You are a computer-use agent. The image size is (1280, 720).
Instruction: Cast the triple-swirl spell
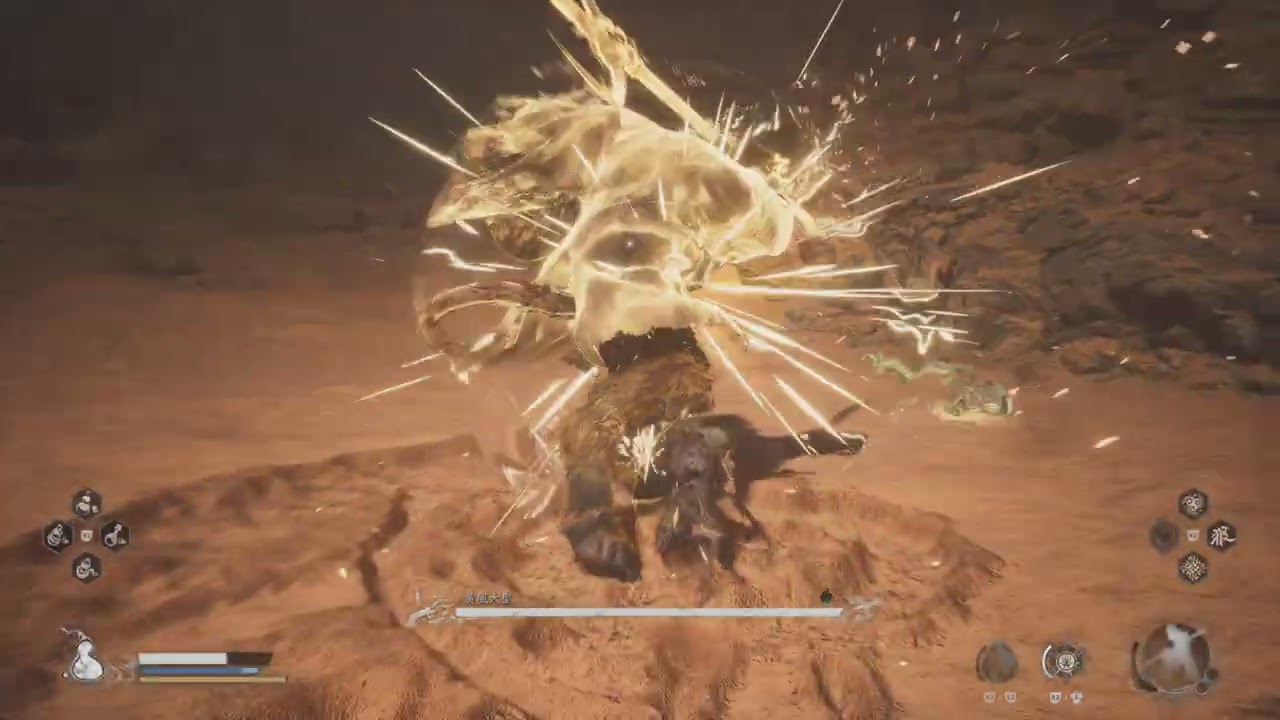coord(1192,503)
